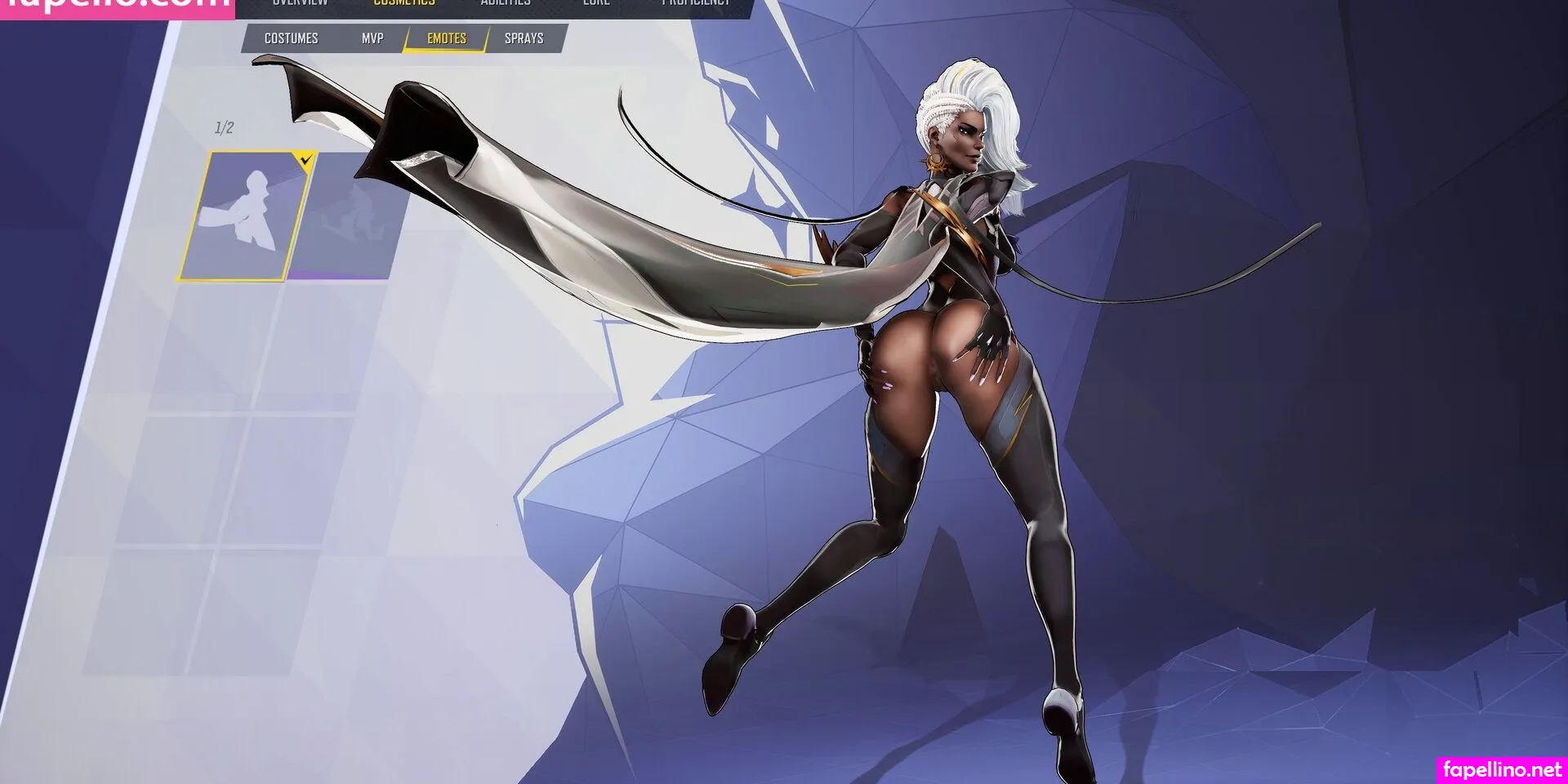Image resolution: width=1568 pixels, height=784 pixels.
Task: Open the MVP sub-tab
Action: point(372,38)
